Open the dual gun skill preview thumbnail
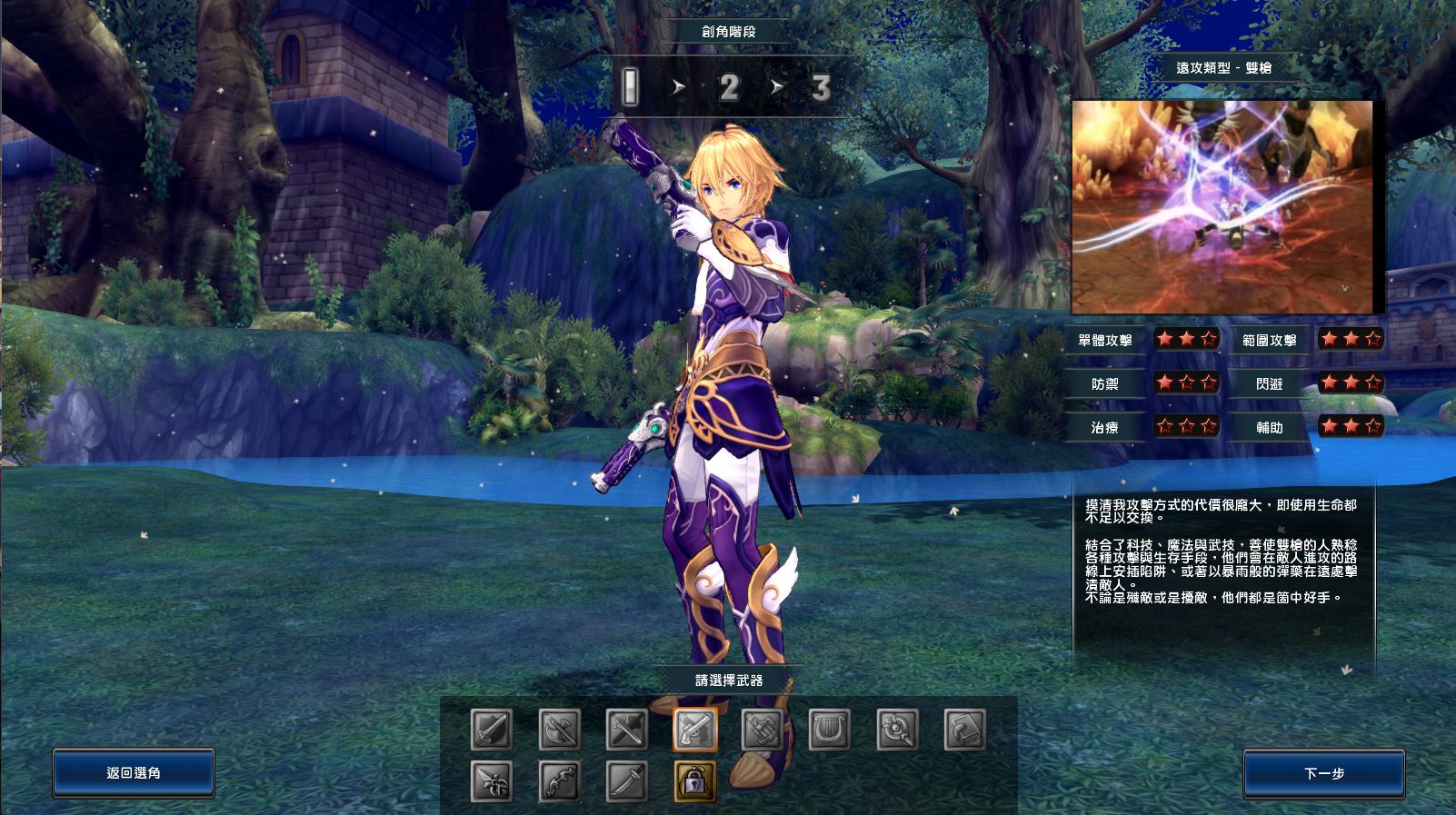The width and height of the screenshot is (1456, 815). [x=1223, y=206]
